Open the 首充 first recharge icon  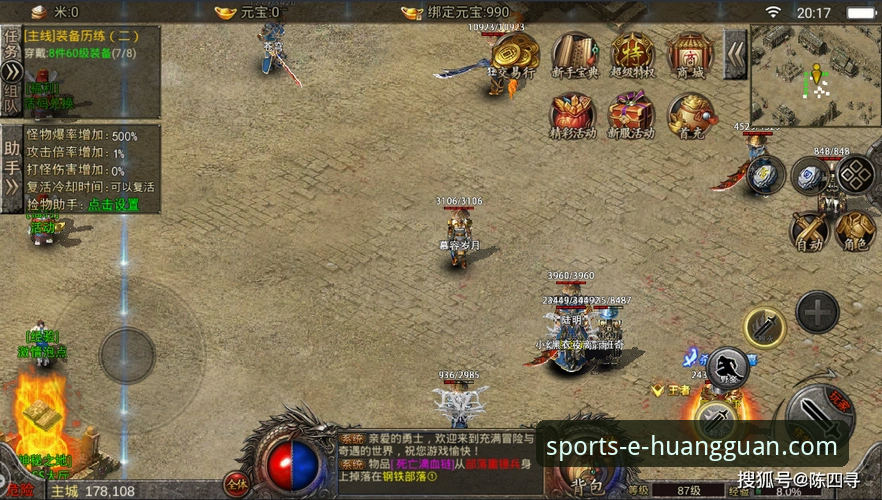(690, 114)
